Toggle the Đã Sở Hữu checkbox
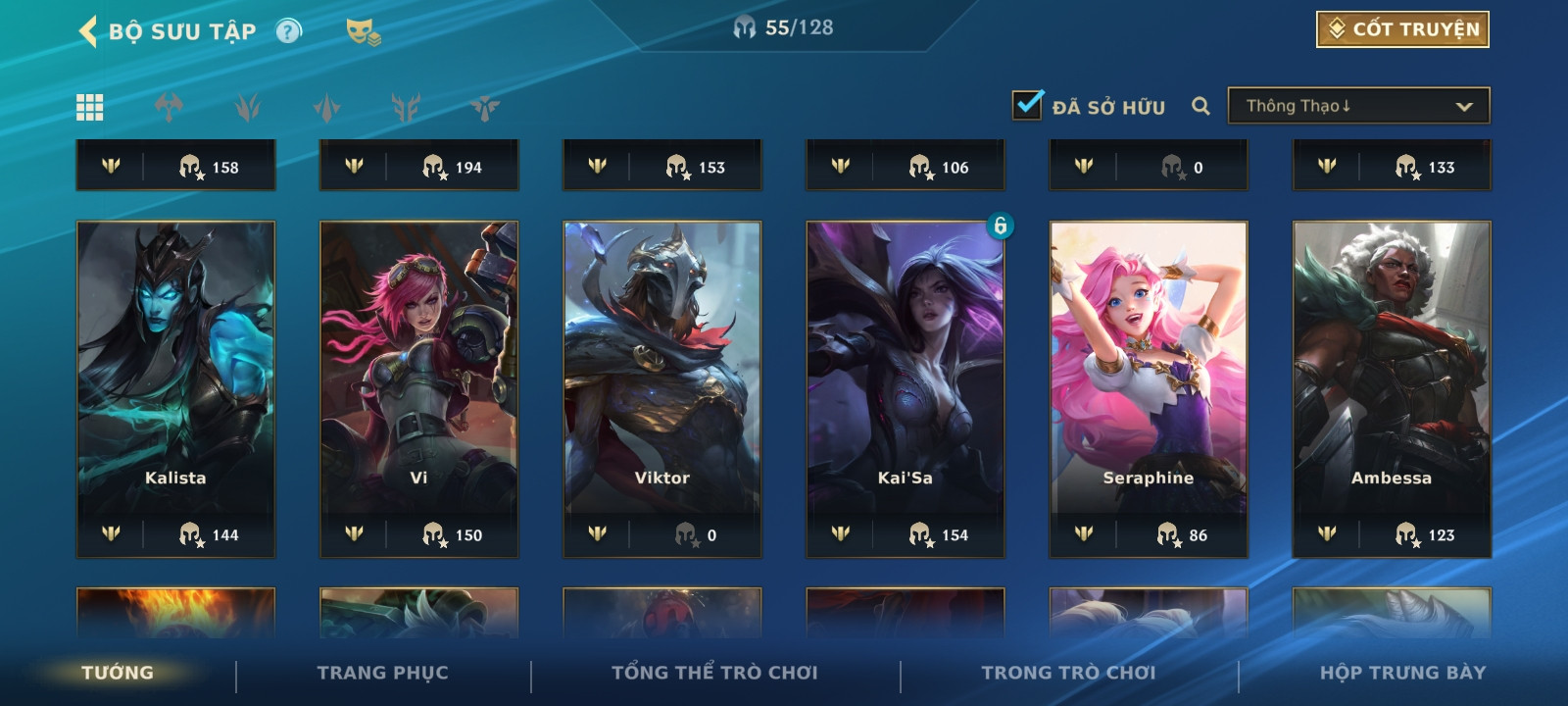The image size is (1568, 706). click(x=1027, y=105)
